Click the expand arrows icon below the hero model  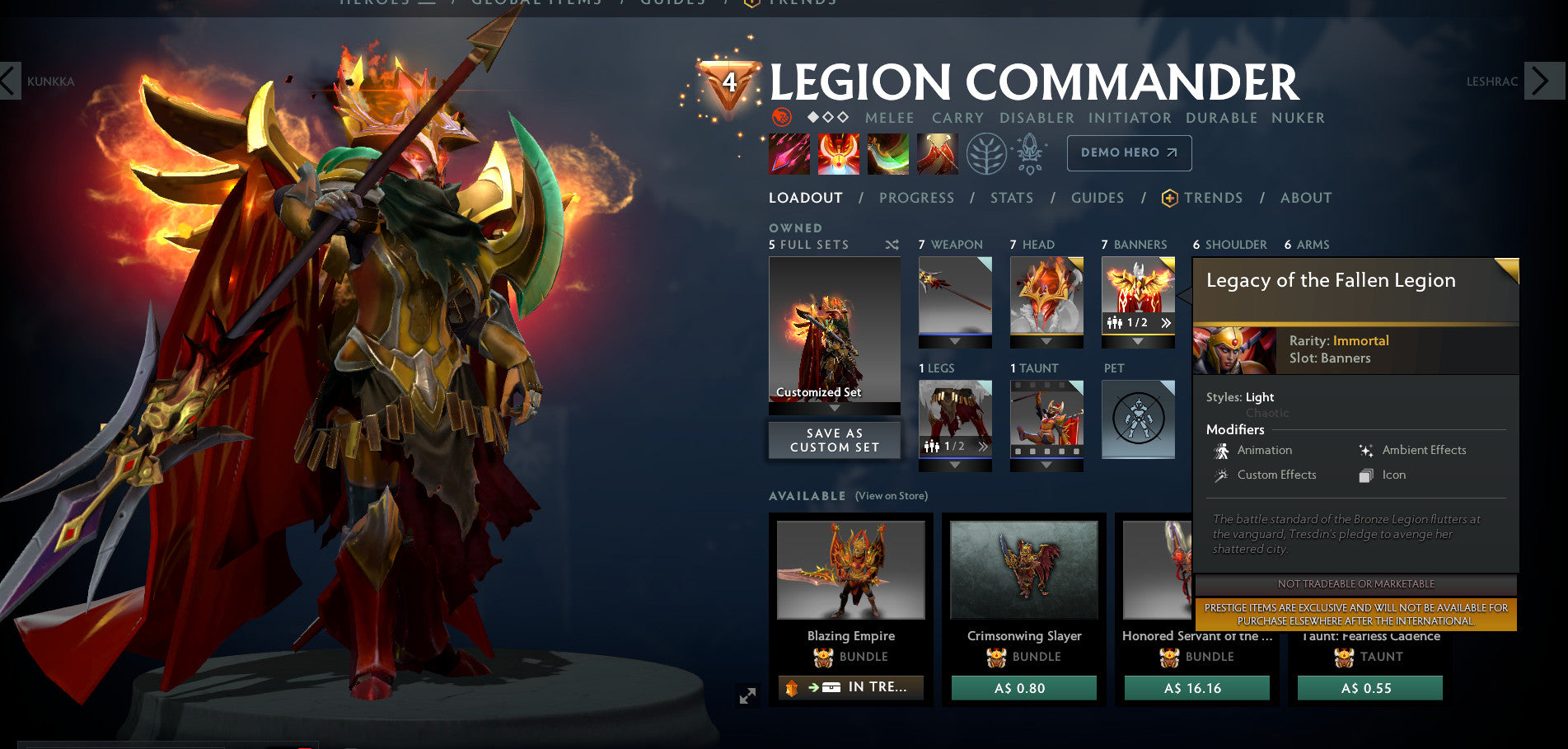click(747, 695)
